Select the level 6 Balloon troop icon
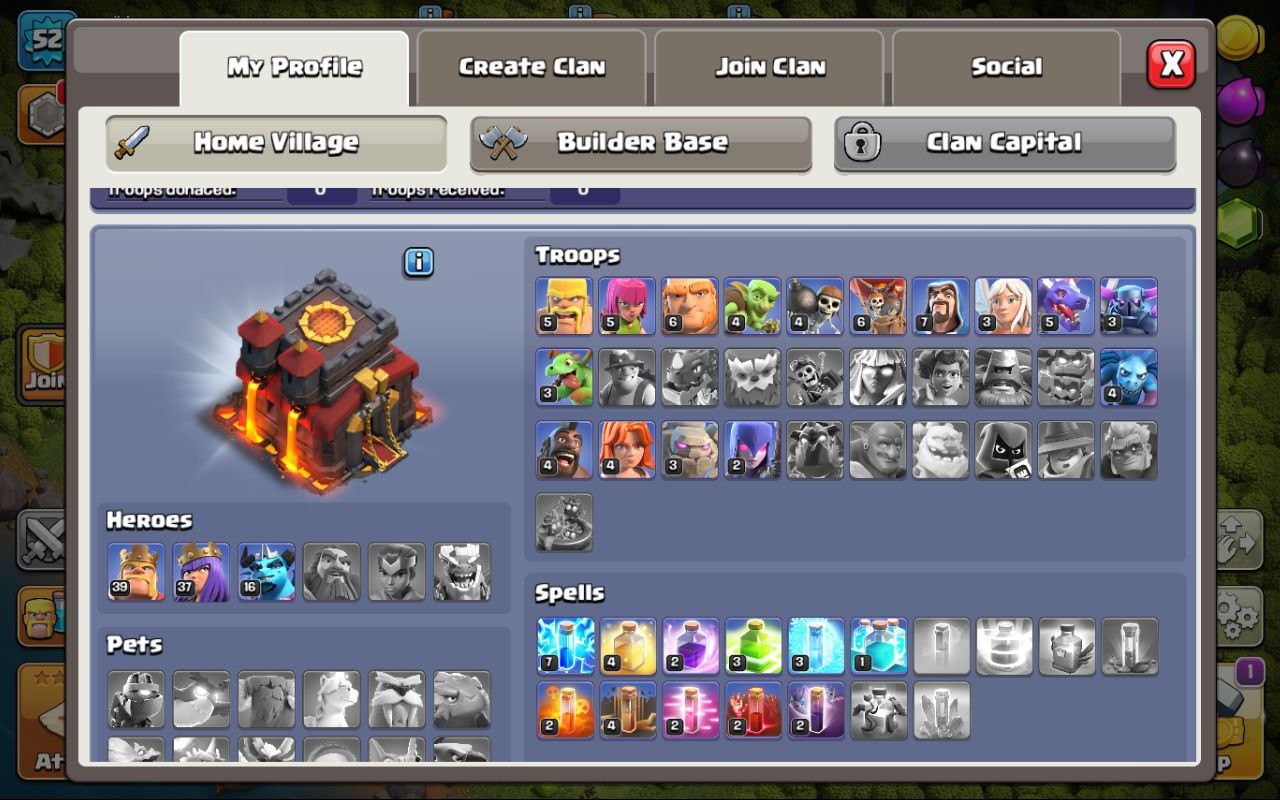This screenshot has width=1280, height=800. (x=876, y=305)
